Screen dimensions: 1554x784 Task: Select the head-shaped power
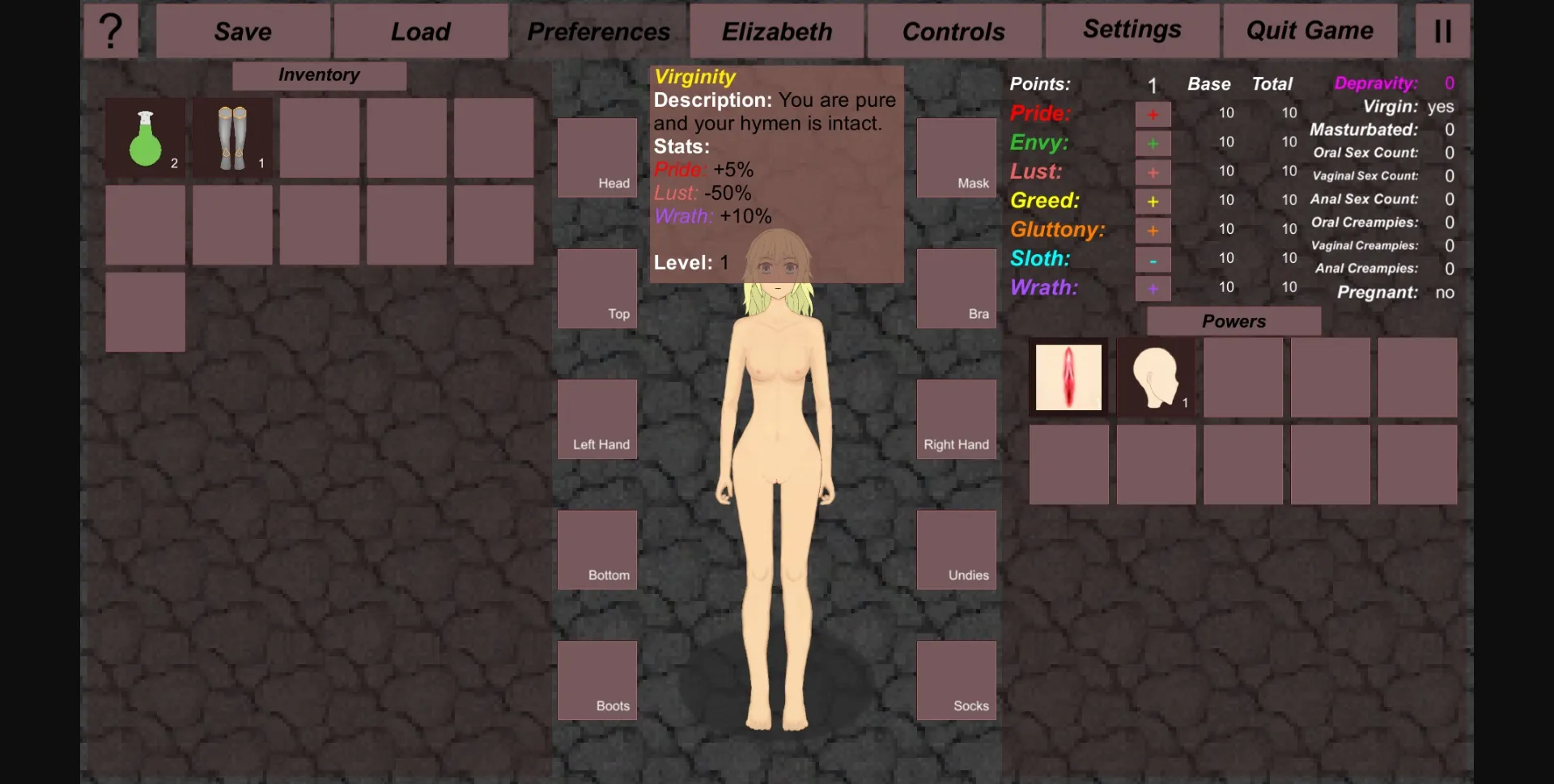1155,377
